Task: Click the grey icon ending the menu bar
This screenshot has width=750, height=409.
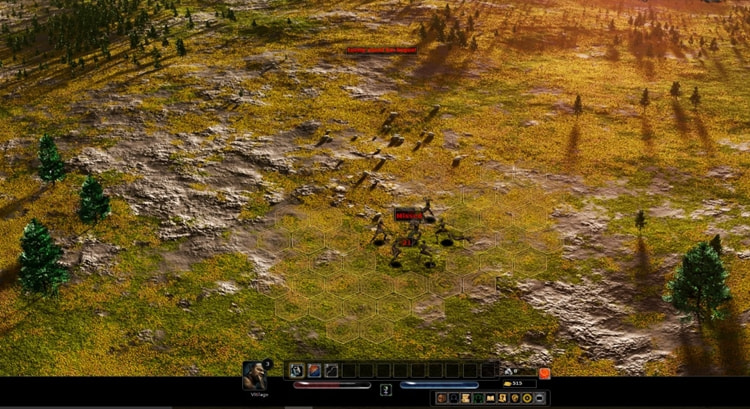Action: click(x=539, y=398)
